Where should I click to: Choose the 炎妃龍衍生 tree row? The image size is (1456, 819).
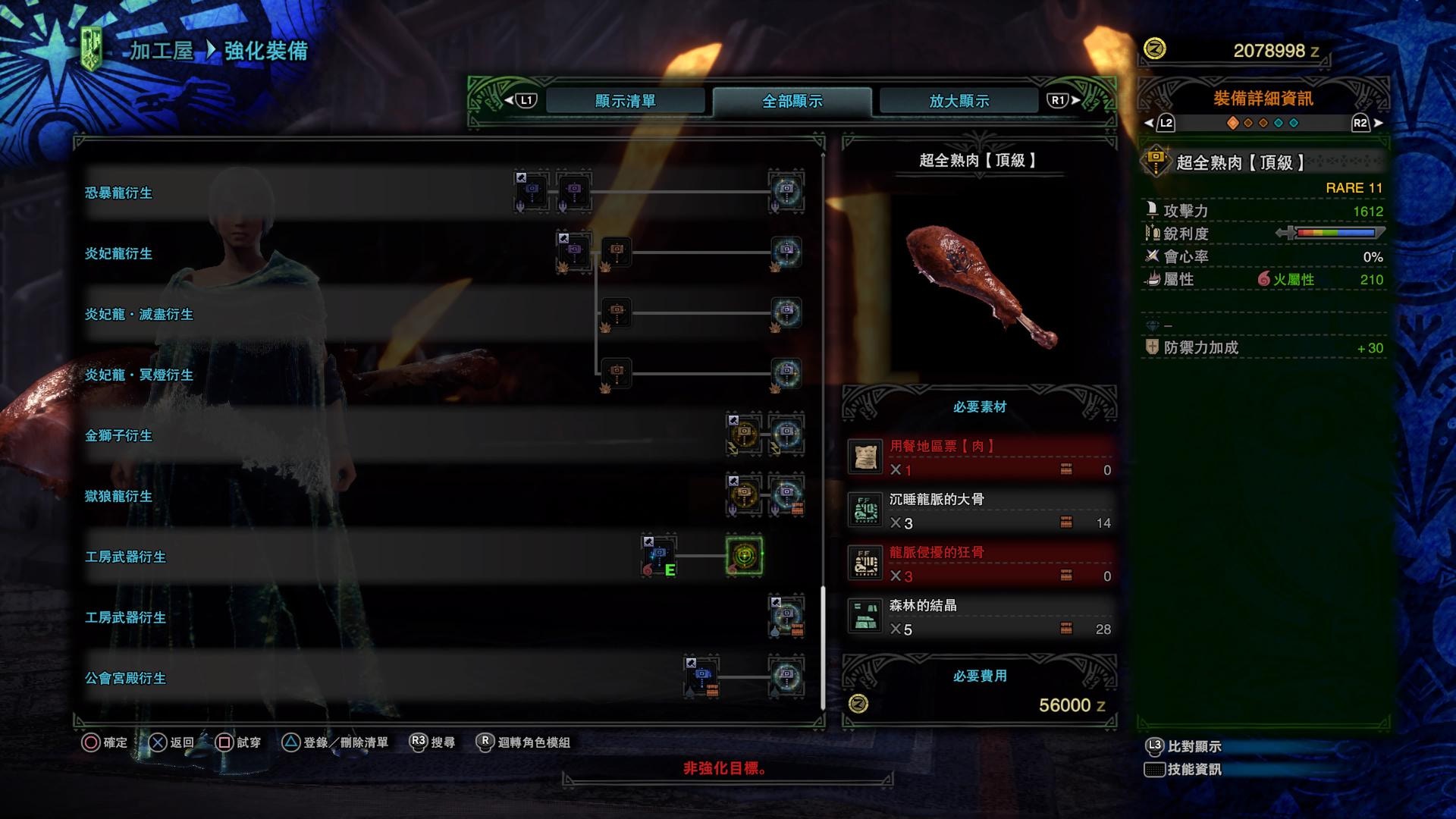(x=119, y=253)
